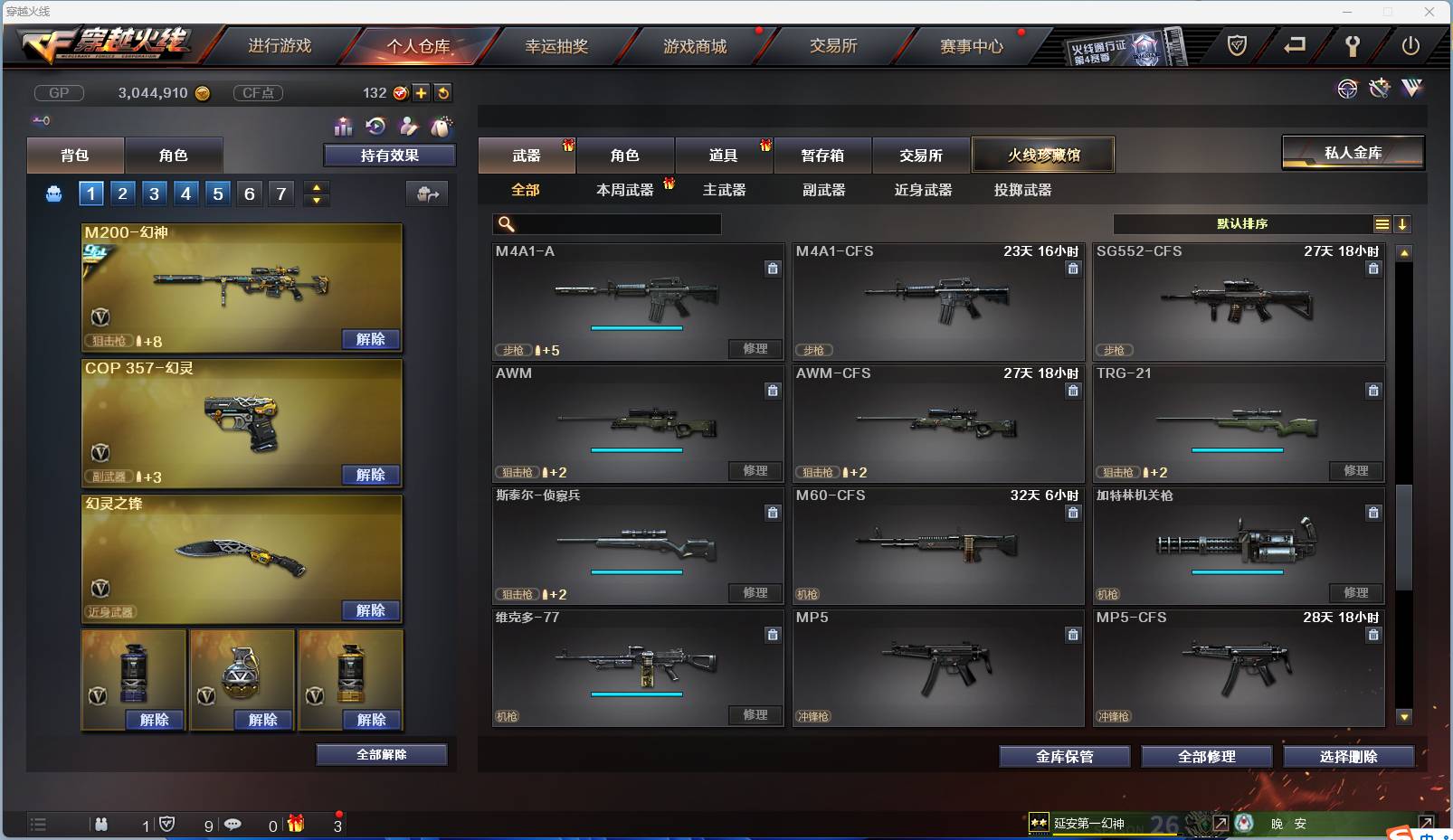The image size is (1453, 840).
Task: Switch to backpack slot 7
Action: pyautogui.click(x=280, y=193)
